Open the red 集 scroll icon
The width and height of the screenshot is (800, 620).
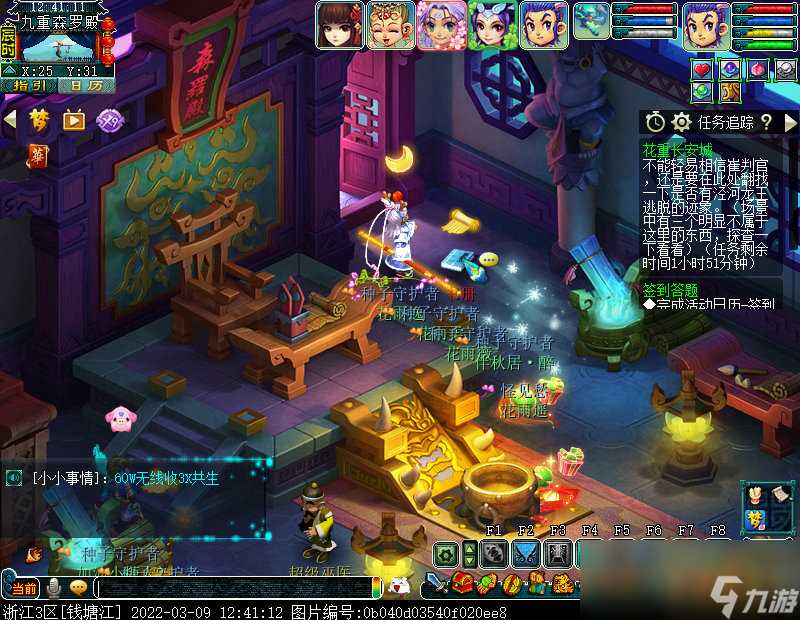(x=38, y=156)
